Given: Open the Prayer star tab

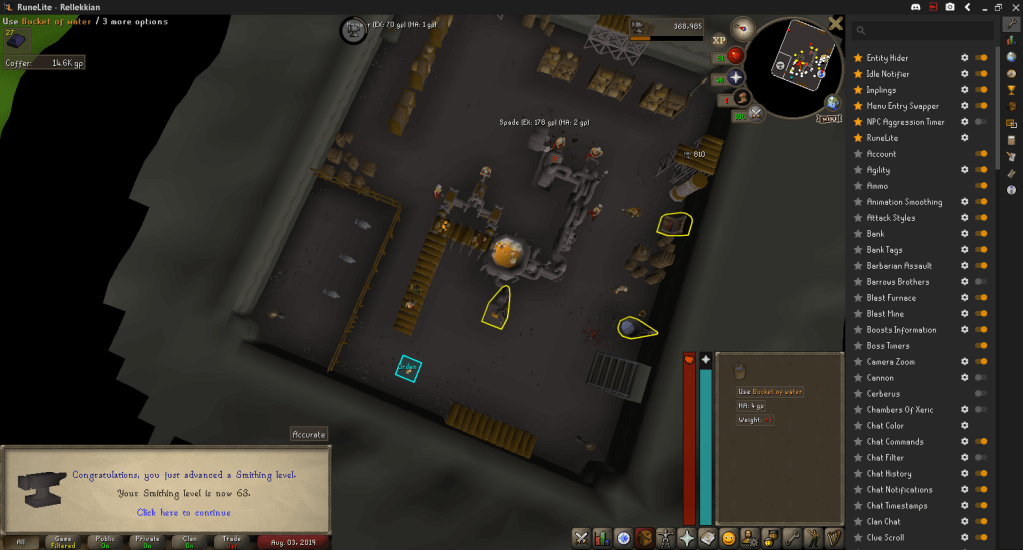Looking at the screenshot, I should [x=686, y=538].
